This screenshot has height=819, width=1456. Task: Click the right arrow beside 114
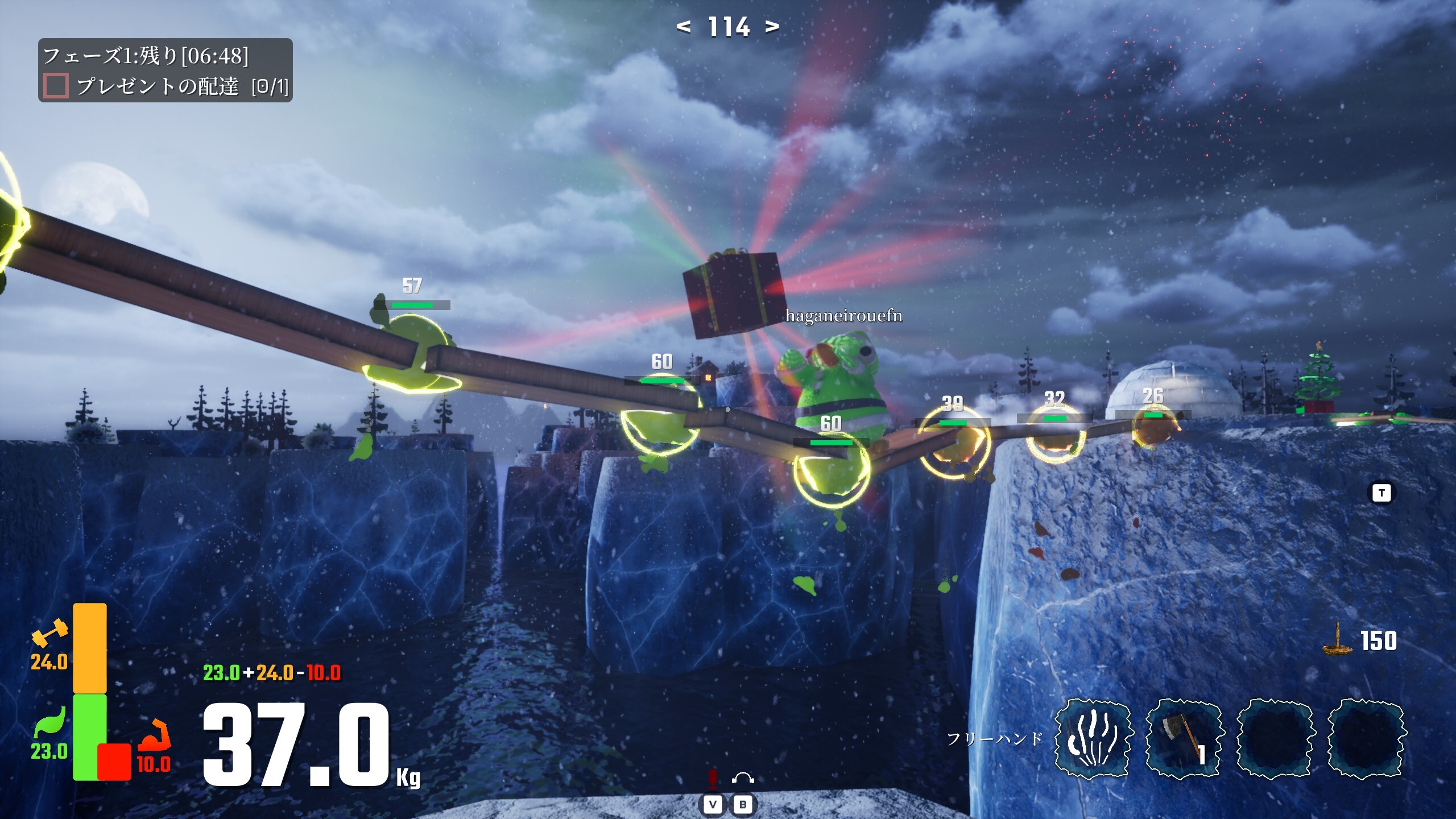coord(772,26)
